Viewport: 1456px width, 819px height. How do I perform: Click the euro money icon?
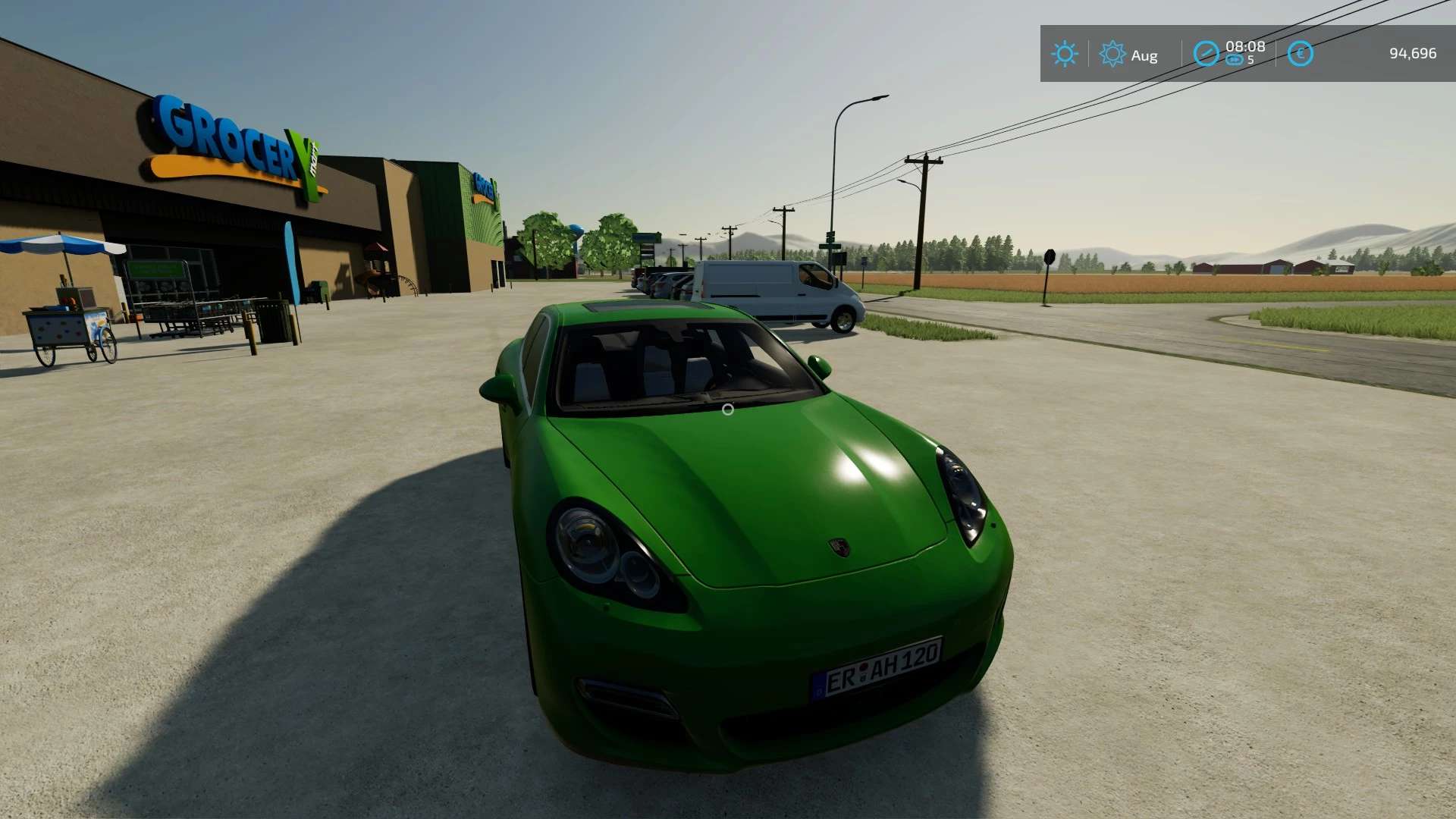pos(1300,54)
